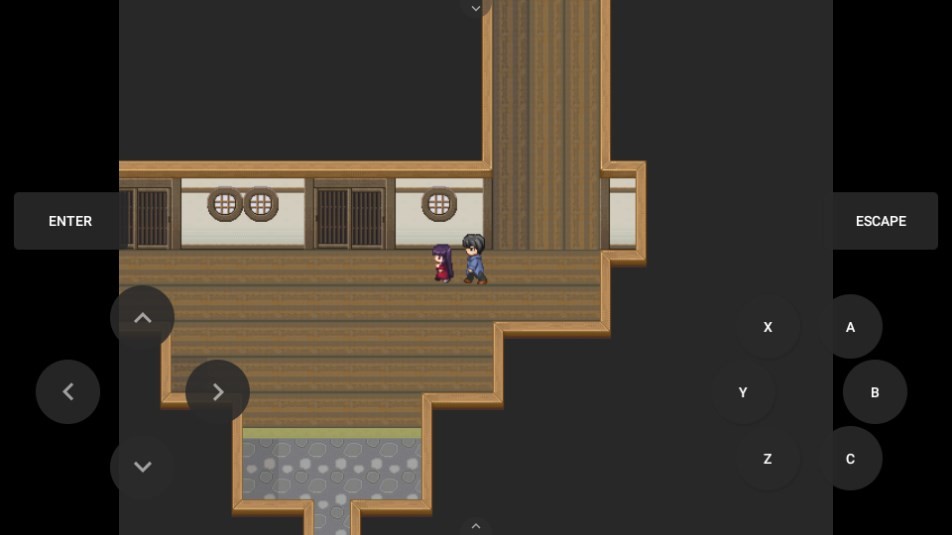
Task: Expand the top chevron dropdown handle
Action: 476,8
